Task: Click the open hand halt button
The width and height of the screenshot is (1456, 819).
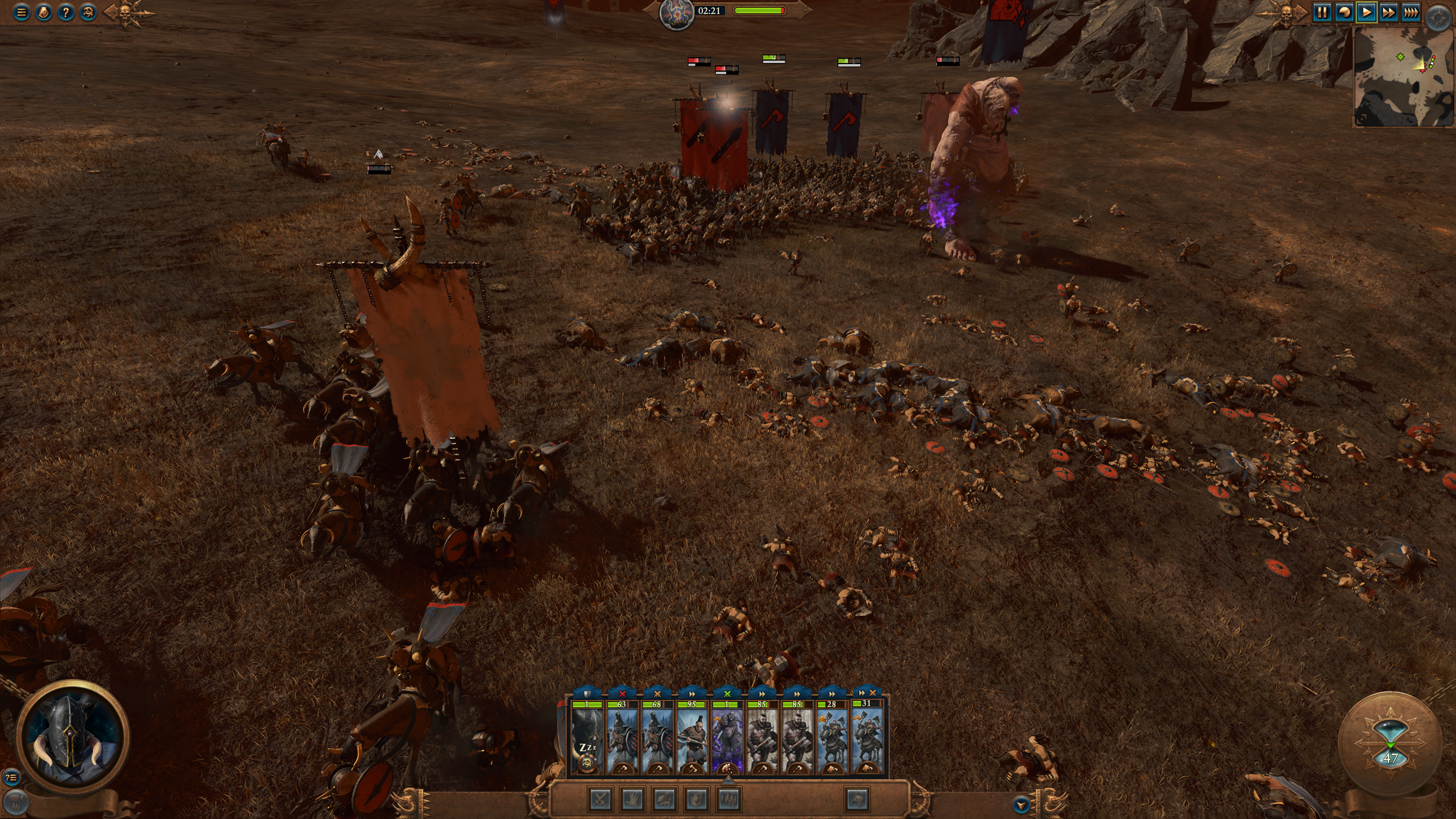Action: (x=632, y=799)
